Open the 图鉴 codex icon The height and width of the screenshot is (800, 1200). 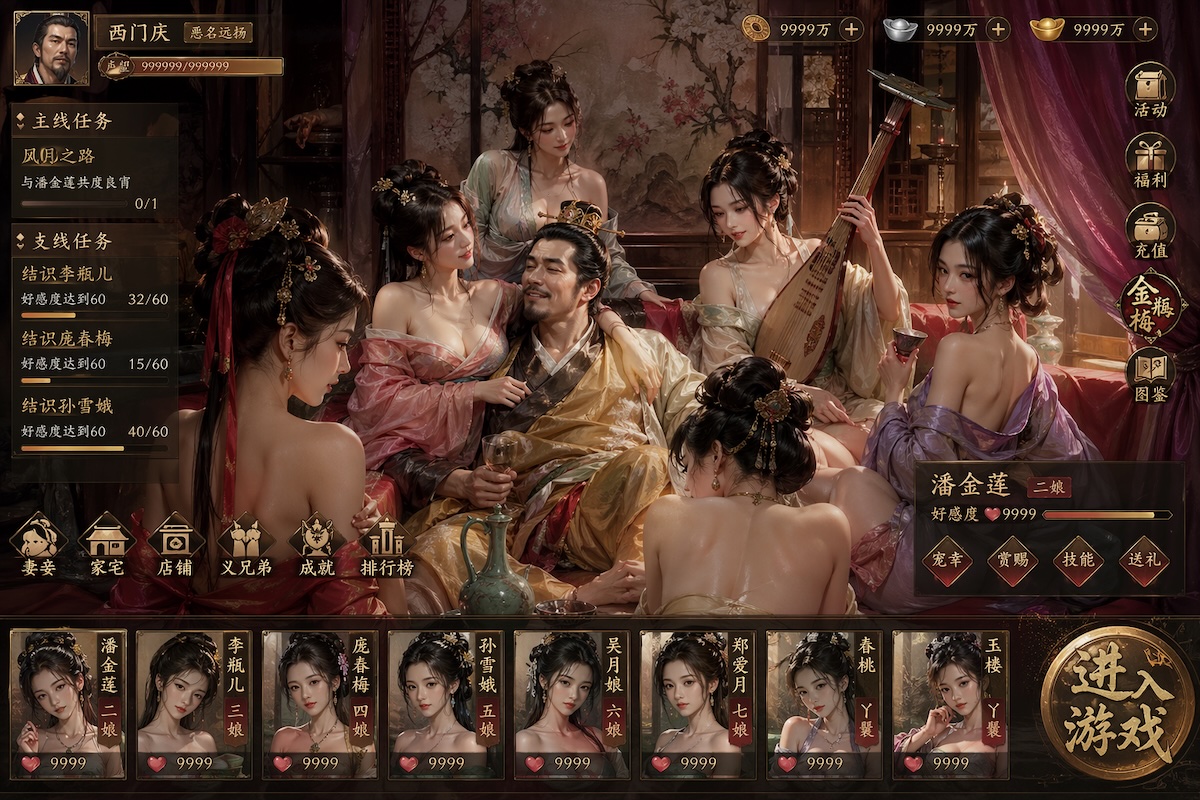1150,376
